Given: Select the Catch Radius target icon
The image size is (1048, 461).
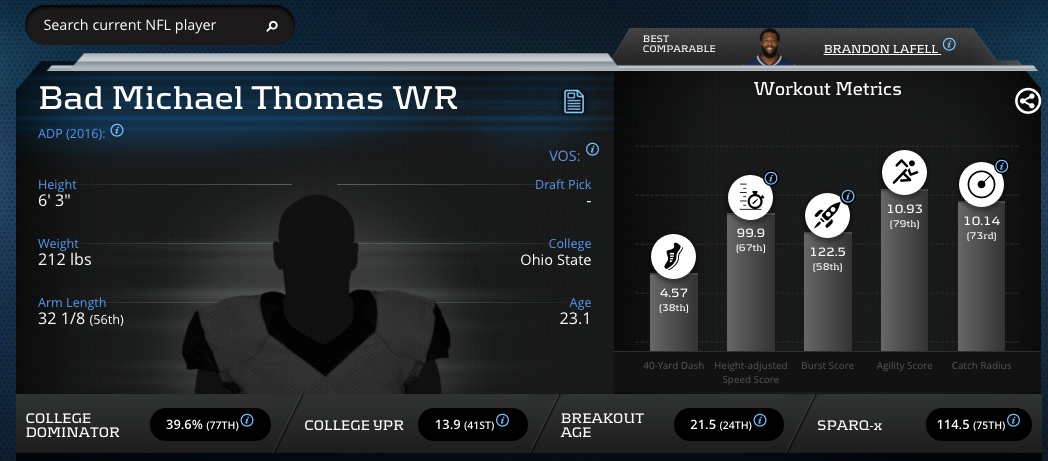Looking at the screenshot, I should point(981,185).
